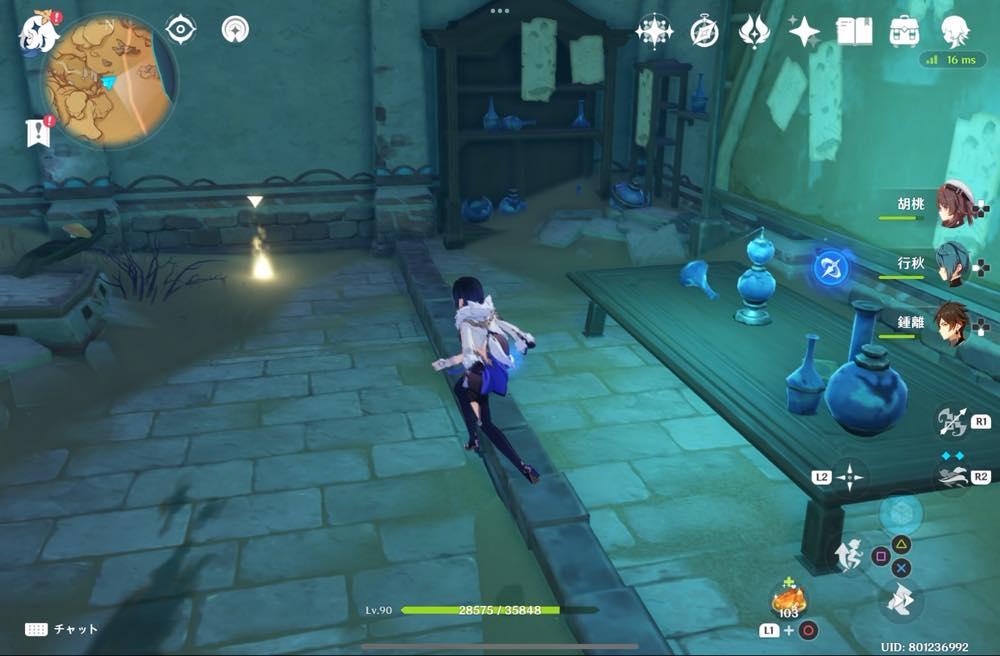Open the adventurer handbook book icon
Image resolution: width=1000 pixels, height=656 pixels.
coord(853,31)
